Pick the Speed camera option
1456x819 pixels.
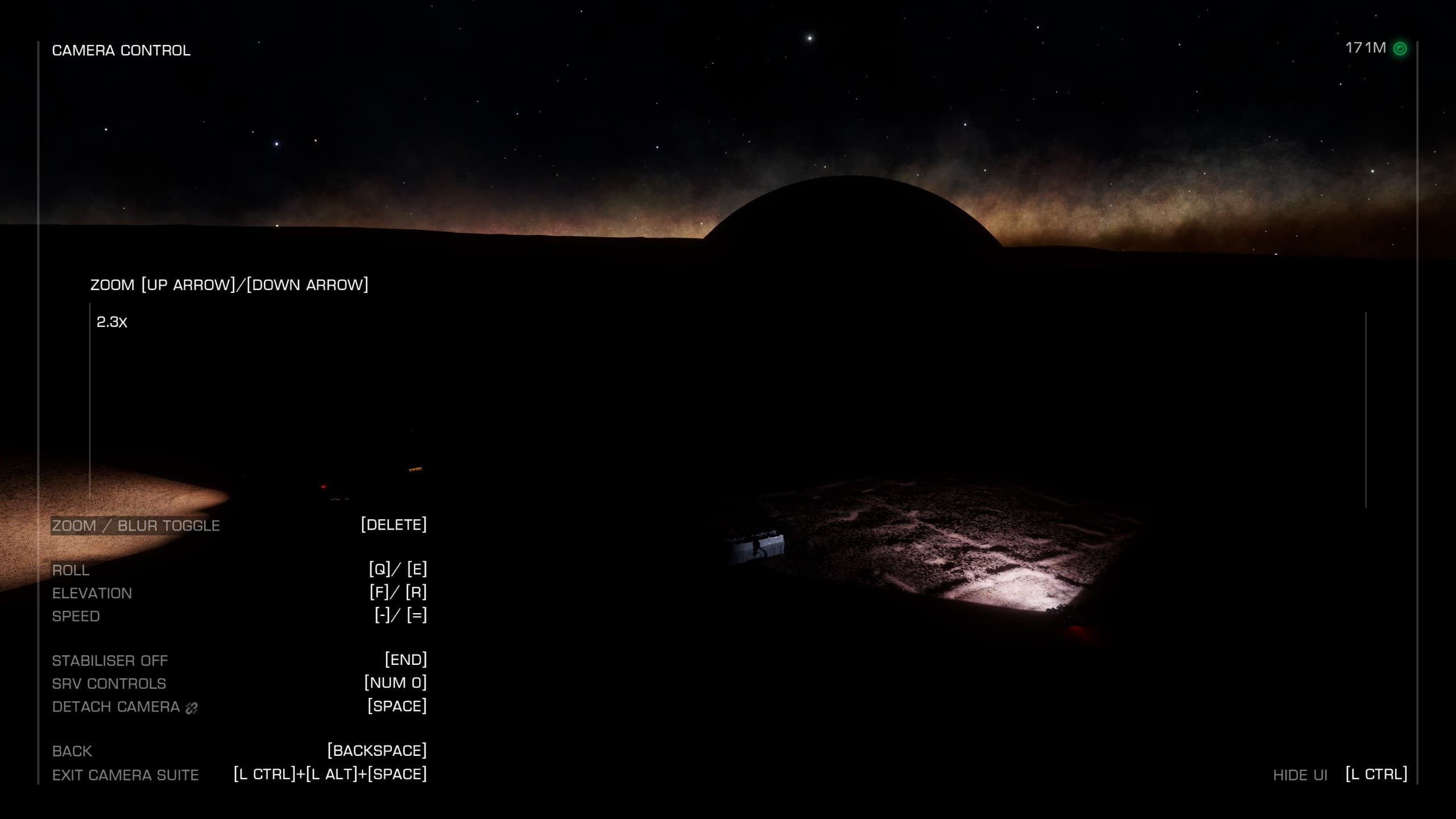tap(76, 616)
